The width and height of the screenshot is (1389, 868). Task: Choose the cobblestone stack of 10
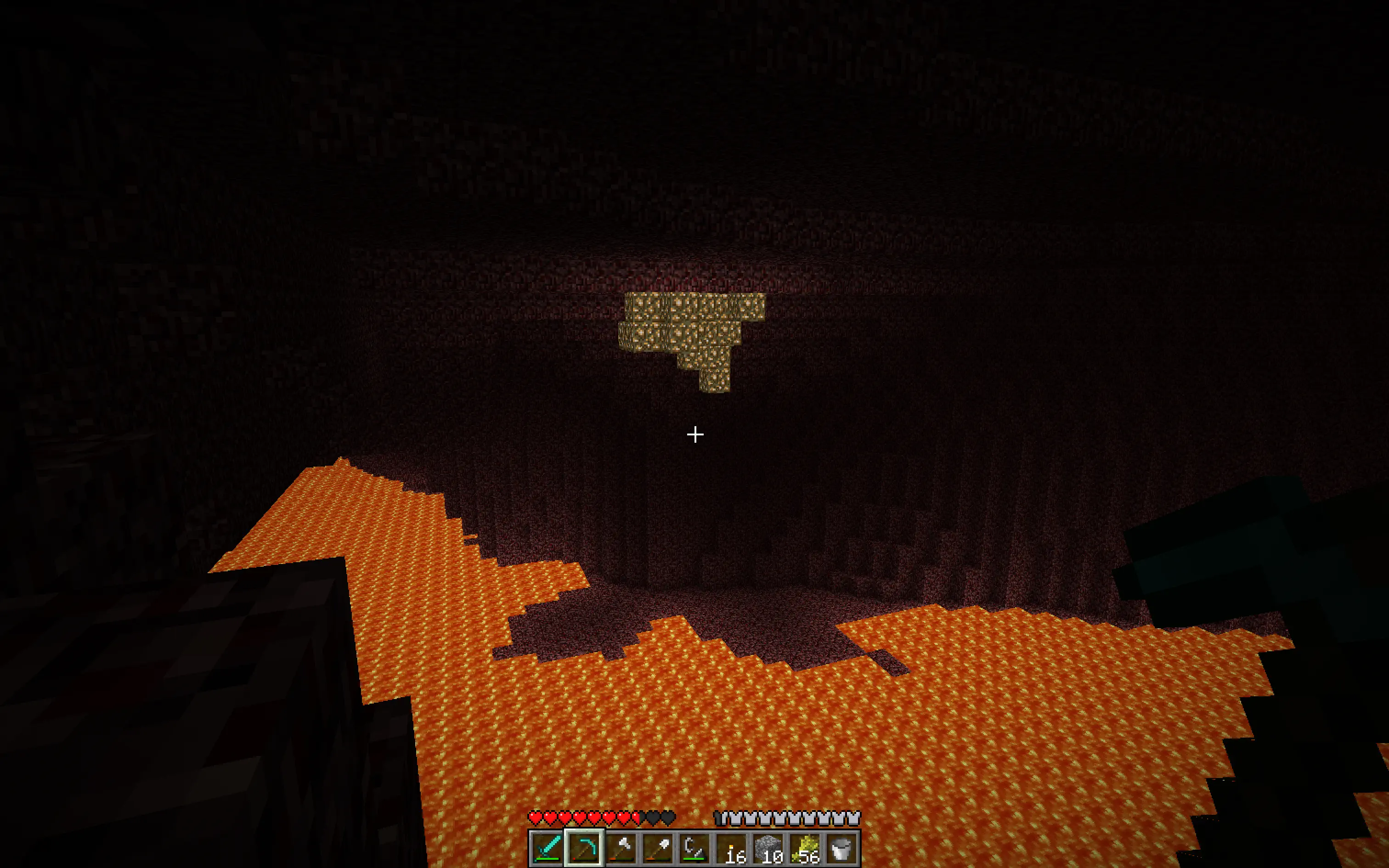tap(768, 847)
